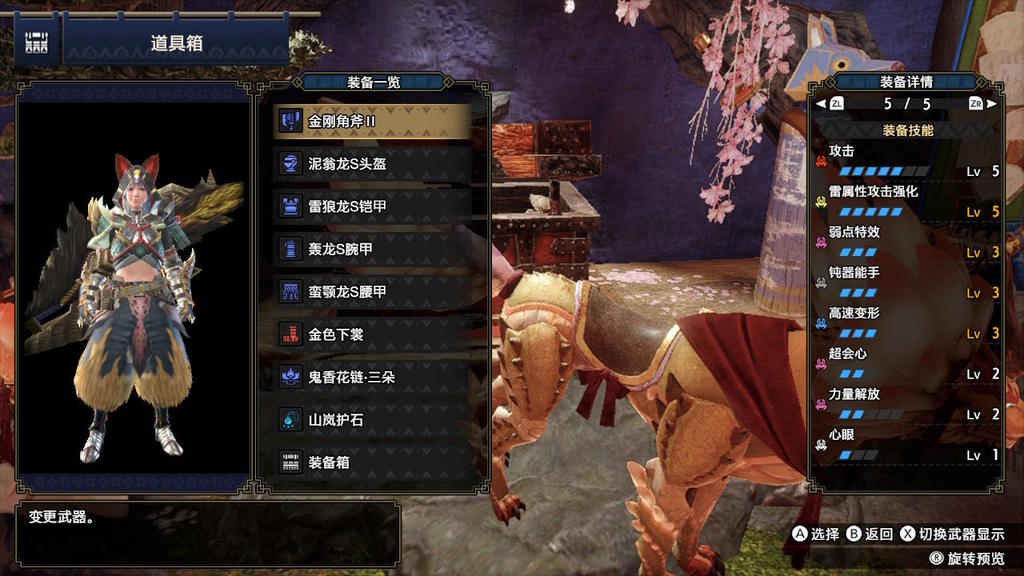Viewport: 1024px width, 576px height.
Task: Click the character equipment preview
Action: pos(133,300)
